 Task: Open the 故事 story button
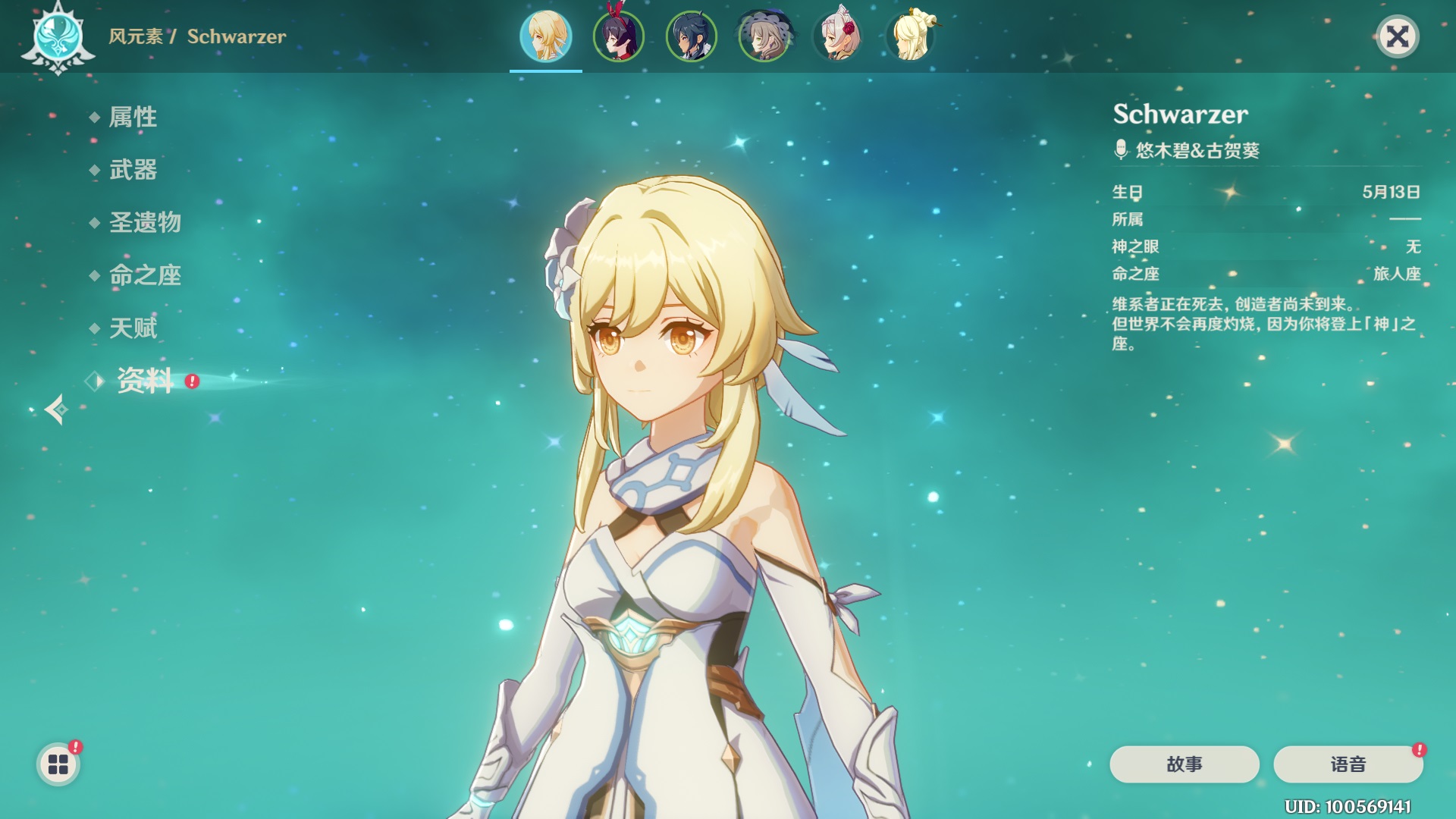pyautogui.click(x=1184, y=764)
